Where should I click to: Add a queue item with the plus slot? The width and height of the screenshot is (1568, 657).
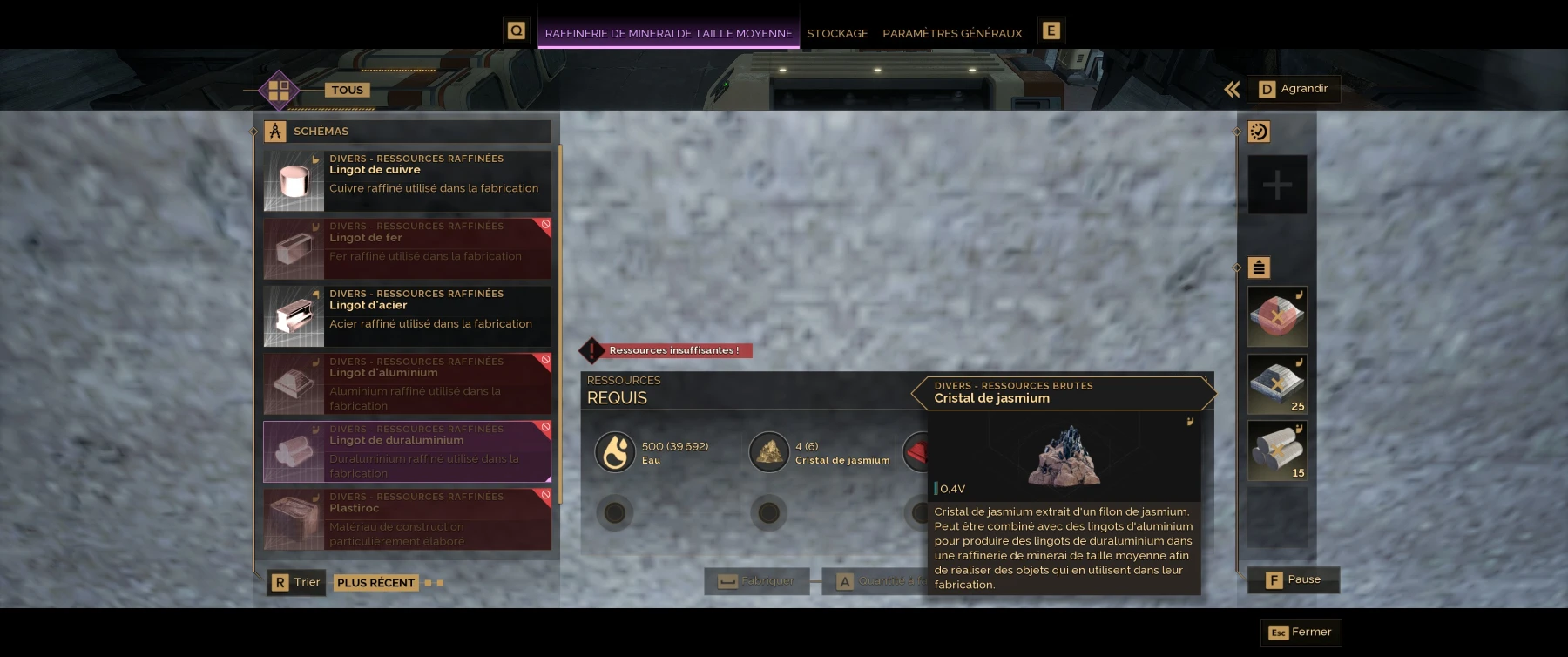pyautogui.click(x=1277, y=185)
